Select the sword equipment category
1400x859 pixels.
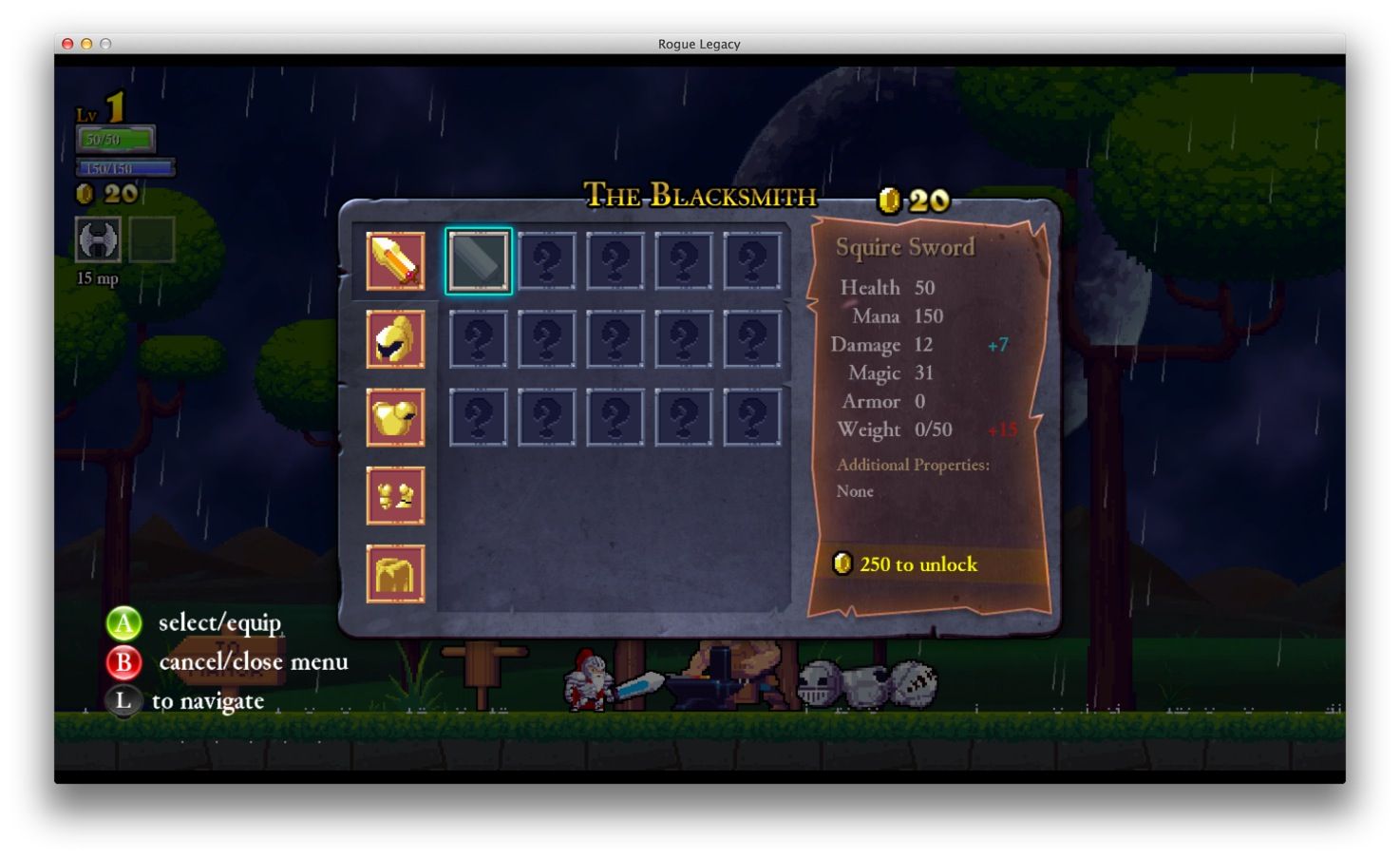(x=395, y=261)
